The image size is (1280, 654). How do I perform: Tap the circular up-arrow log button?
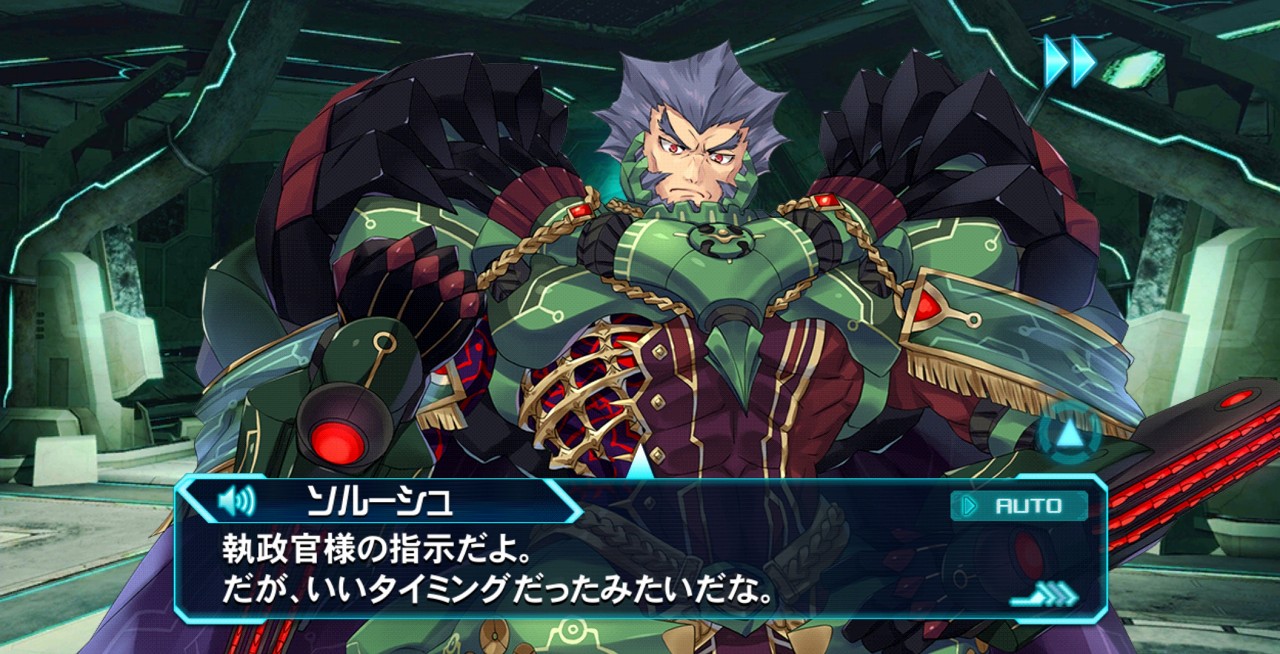pyautogui.click(x=1068, y=433)
